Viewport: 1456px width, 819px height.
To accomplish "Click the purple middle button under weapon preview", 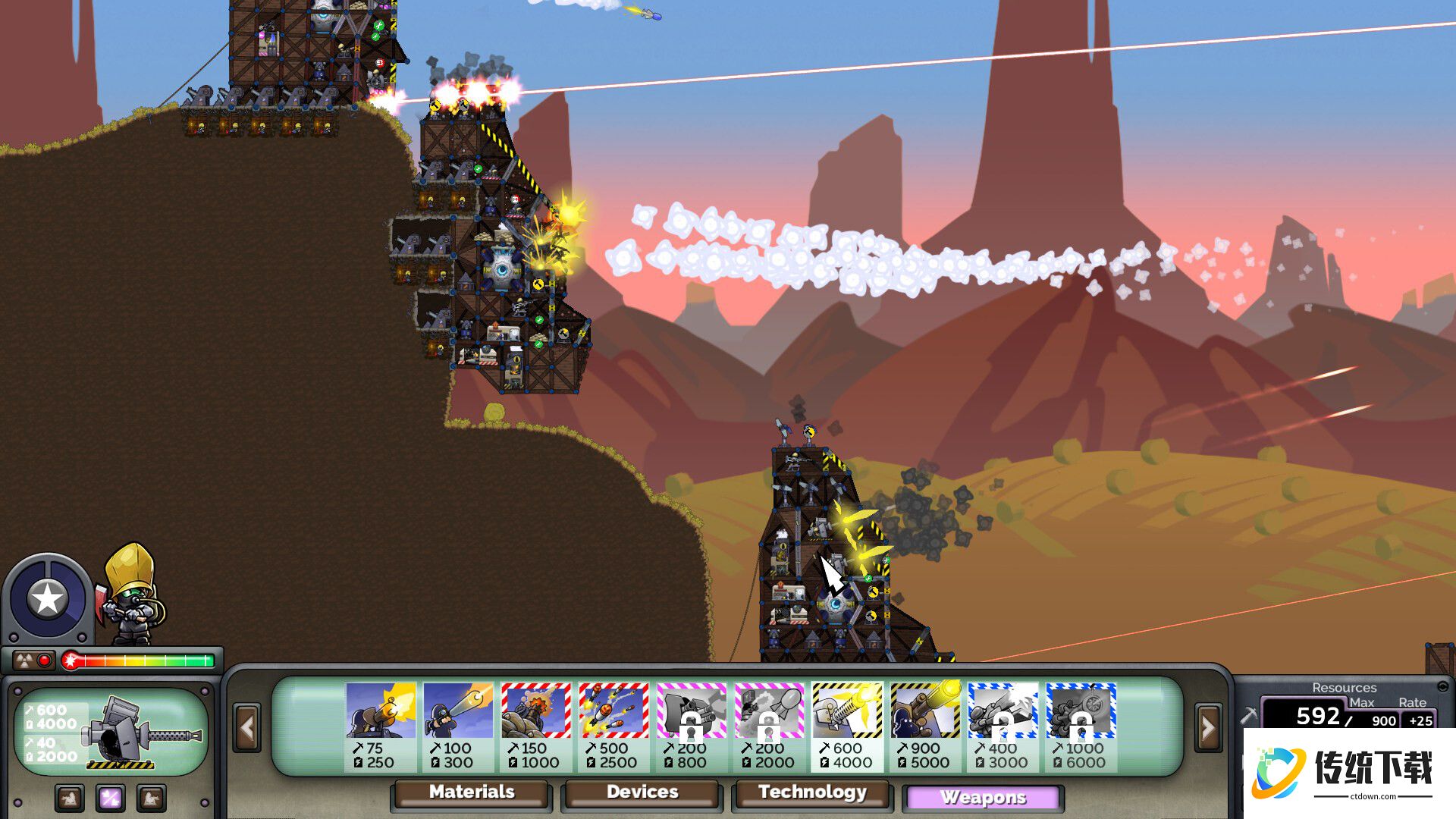I will (111, 798).
